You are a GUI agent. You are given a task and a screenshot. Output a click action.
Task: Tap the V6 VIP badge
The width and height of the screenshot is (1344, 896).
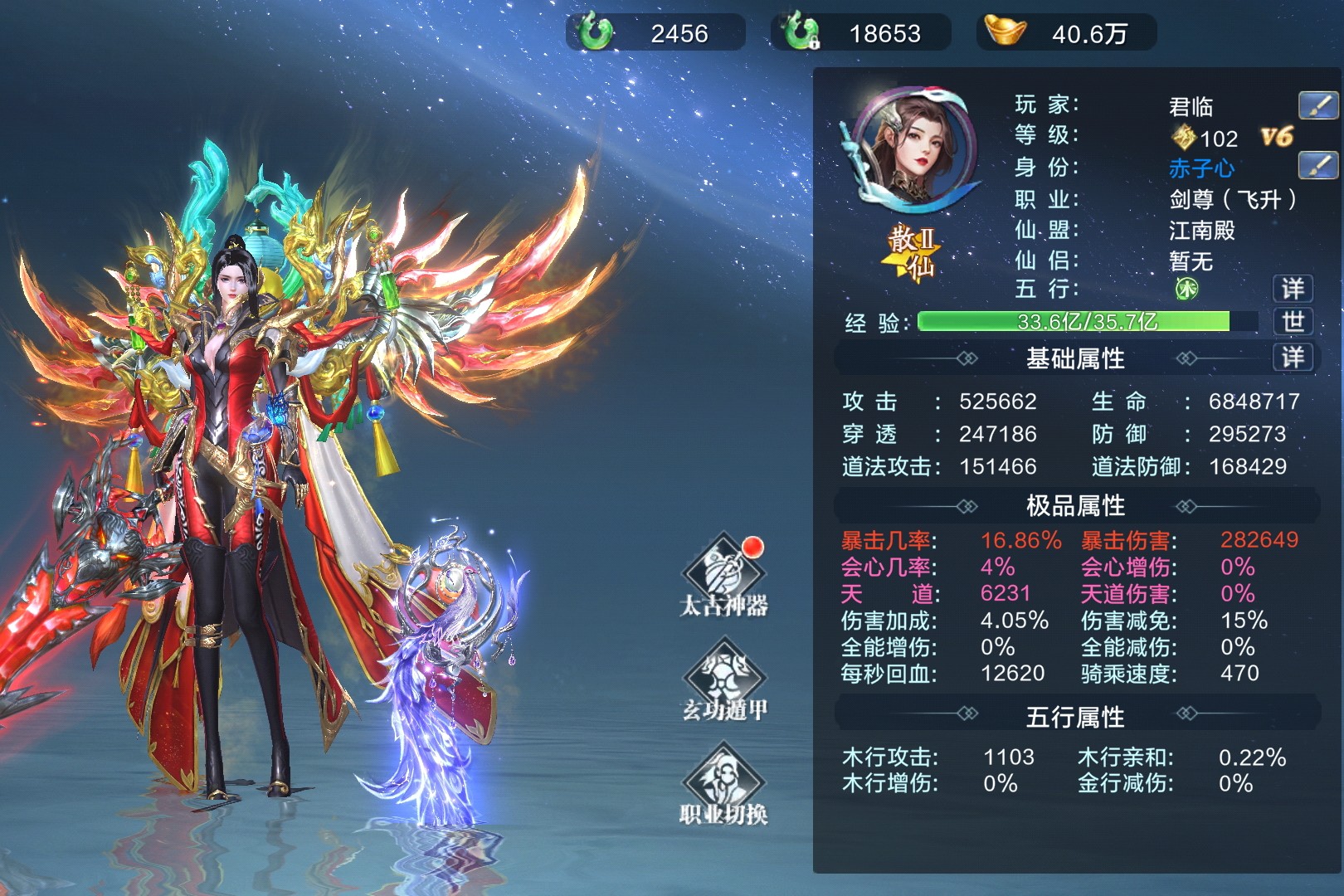click(x=1277, y=137)
